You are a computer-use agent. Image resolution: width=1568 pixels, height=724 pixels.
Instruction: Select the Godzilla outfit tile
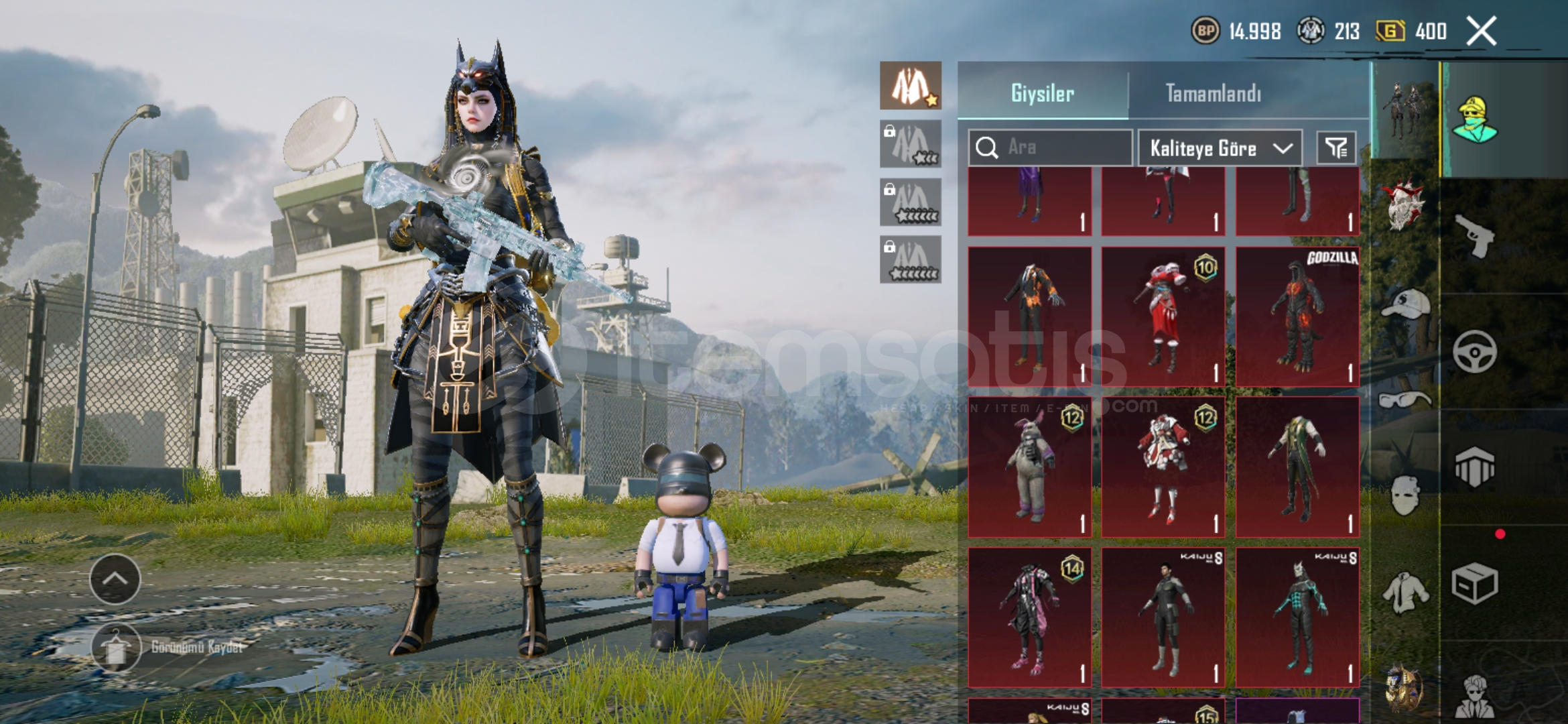(1297, 316)
